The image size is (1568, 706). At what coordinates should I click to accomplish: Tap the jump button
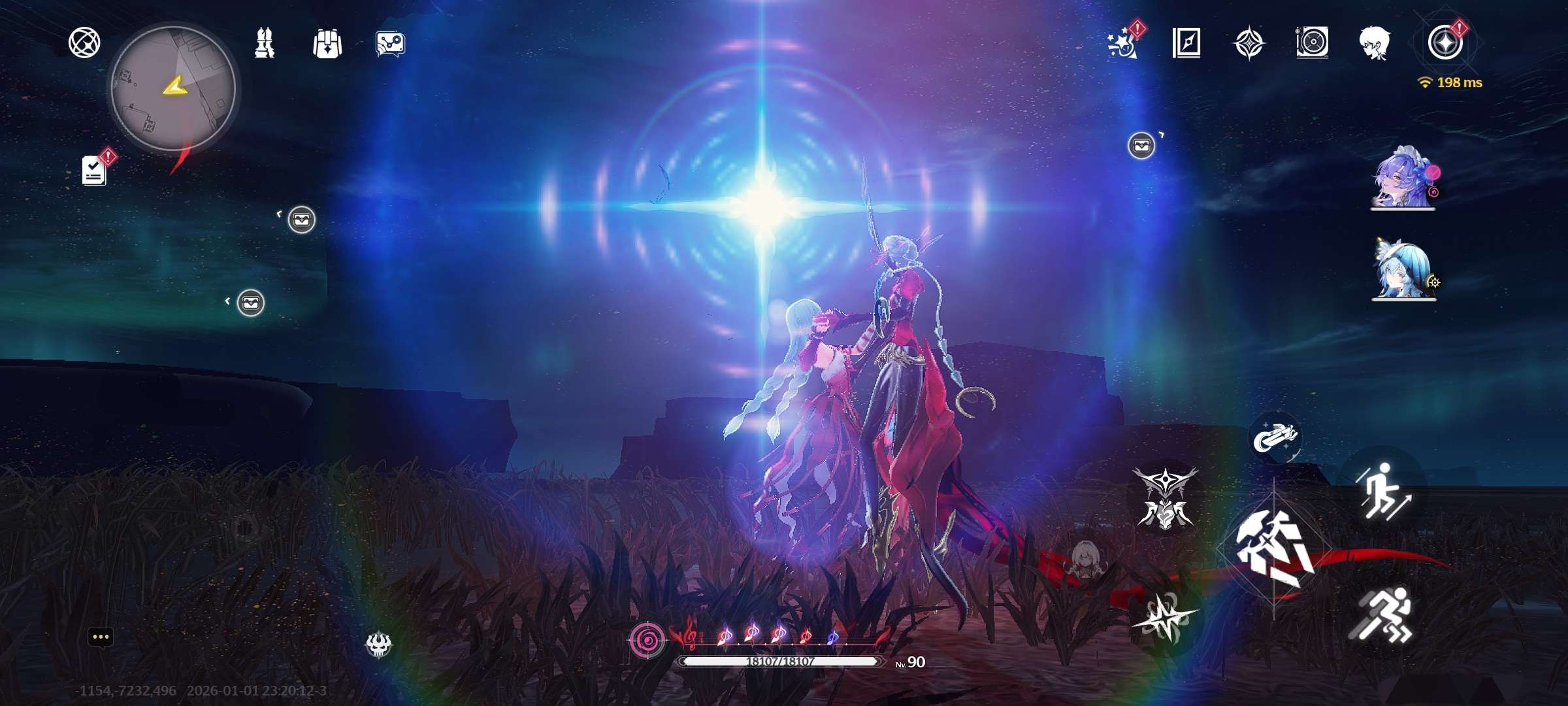(1383, 492)
